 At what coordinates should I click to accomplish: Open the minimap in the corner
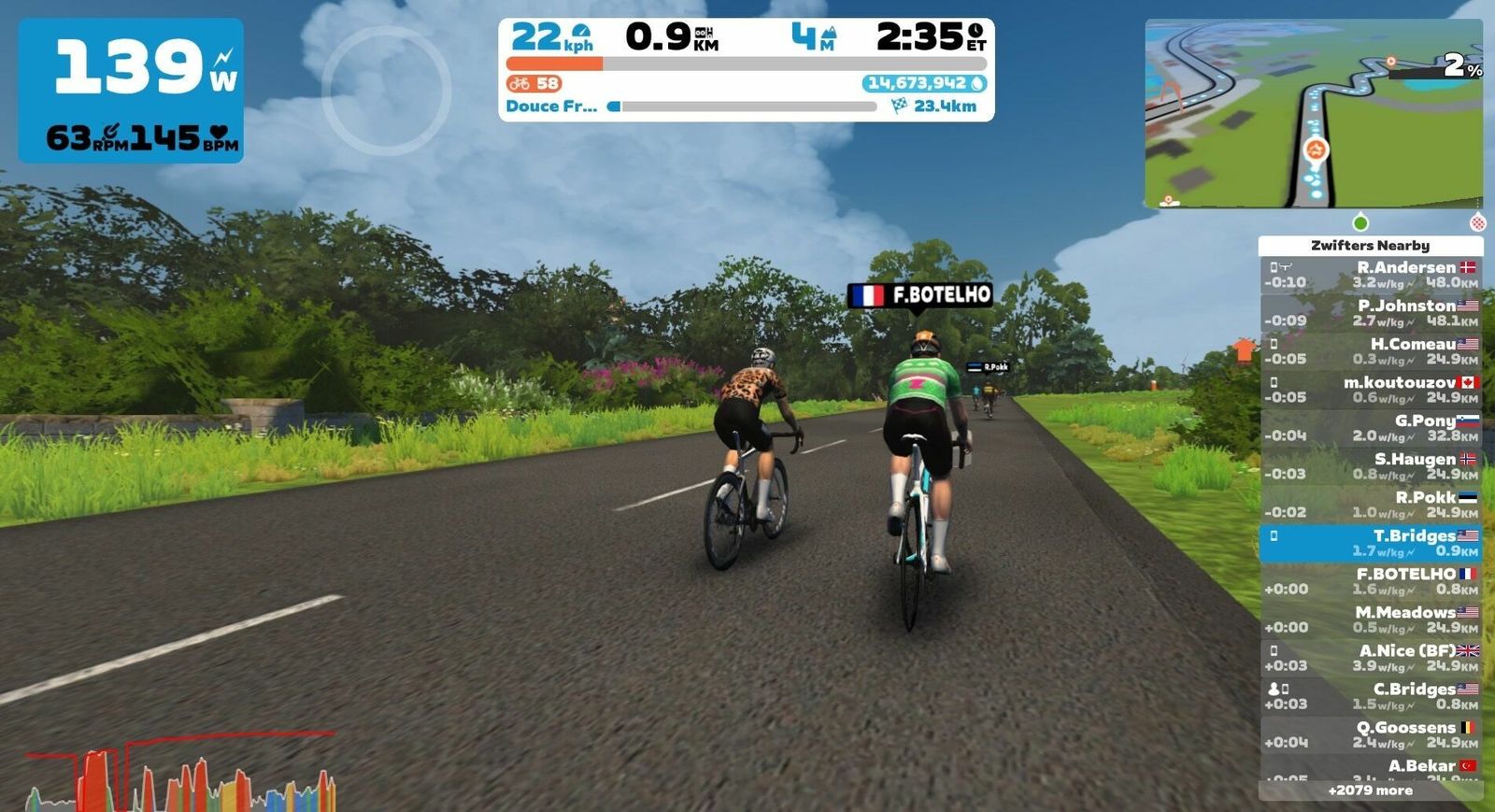click(1313, 113)
